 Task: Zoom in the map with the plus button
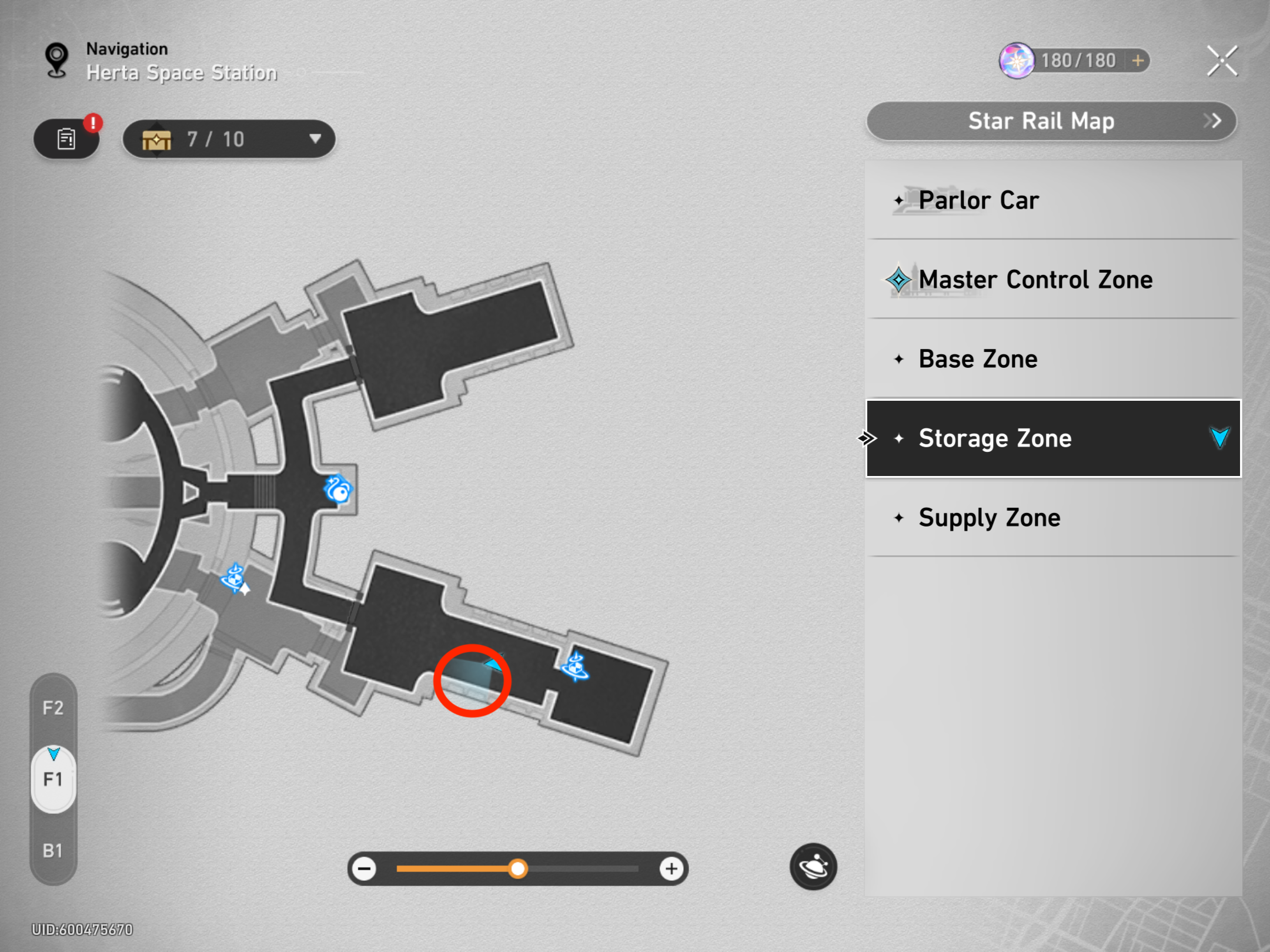pyautogui.click(x=671, y=869)
